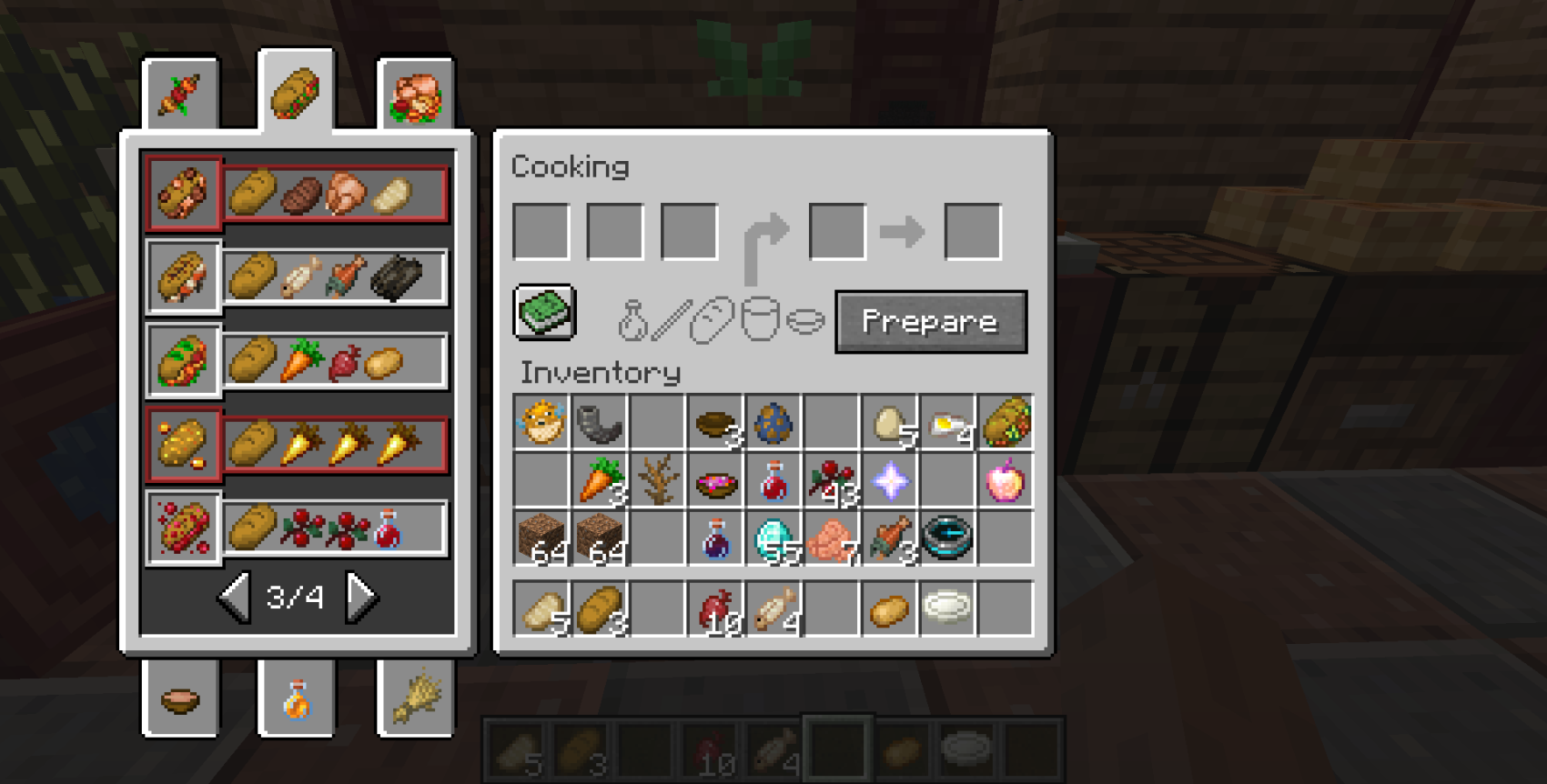Screen dimensions: 1547x784
Task: Select the berry dessert recipe
Action: [x=182, y=528]
